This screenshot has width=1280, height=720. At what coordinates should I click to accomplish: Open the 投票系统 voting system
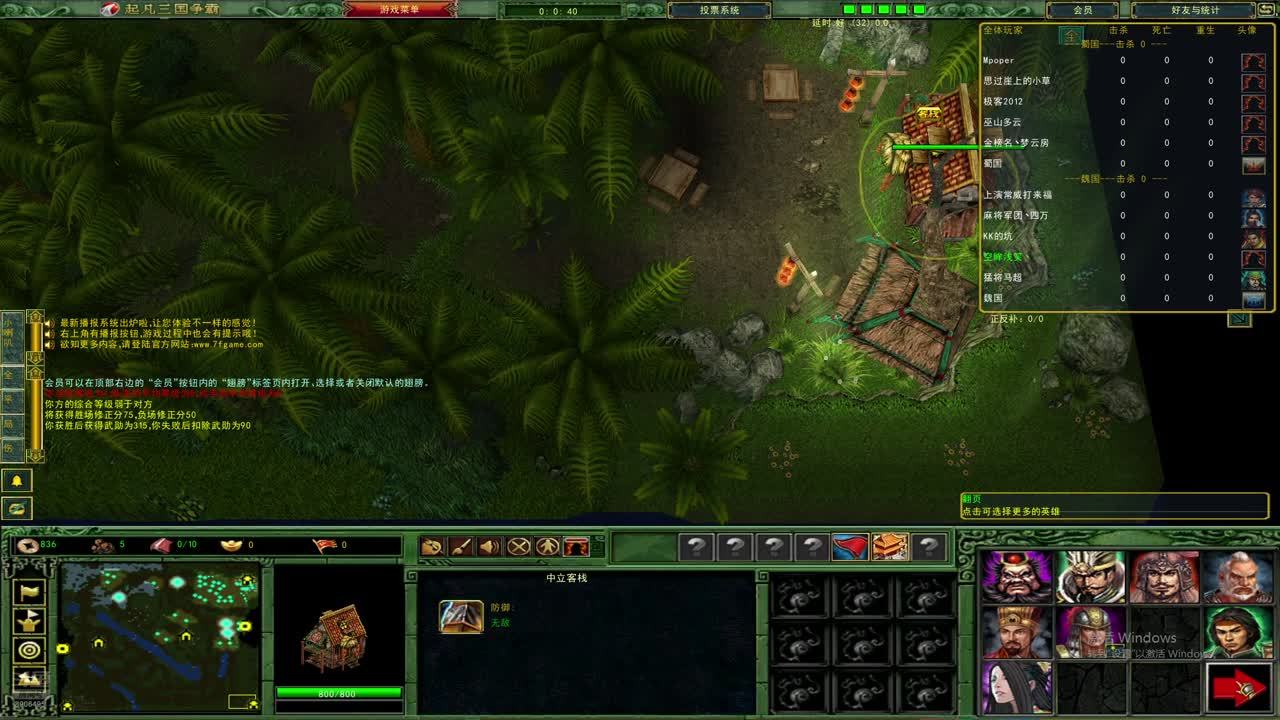(x=718, y=10)
